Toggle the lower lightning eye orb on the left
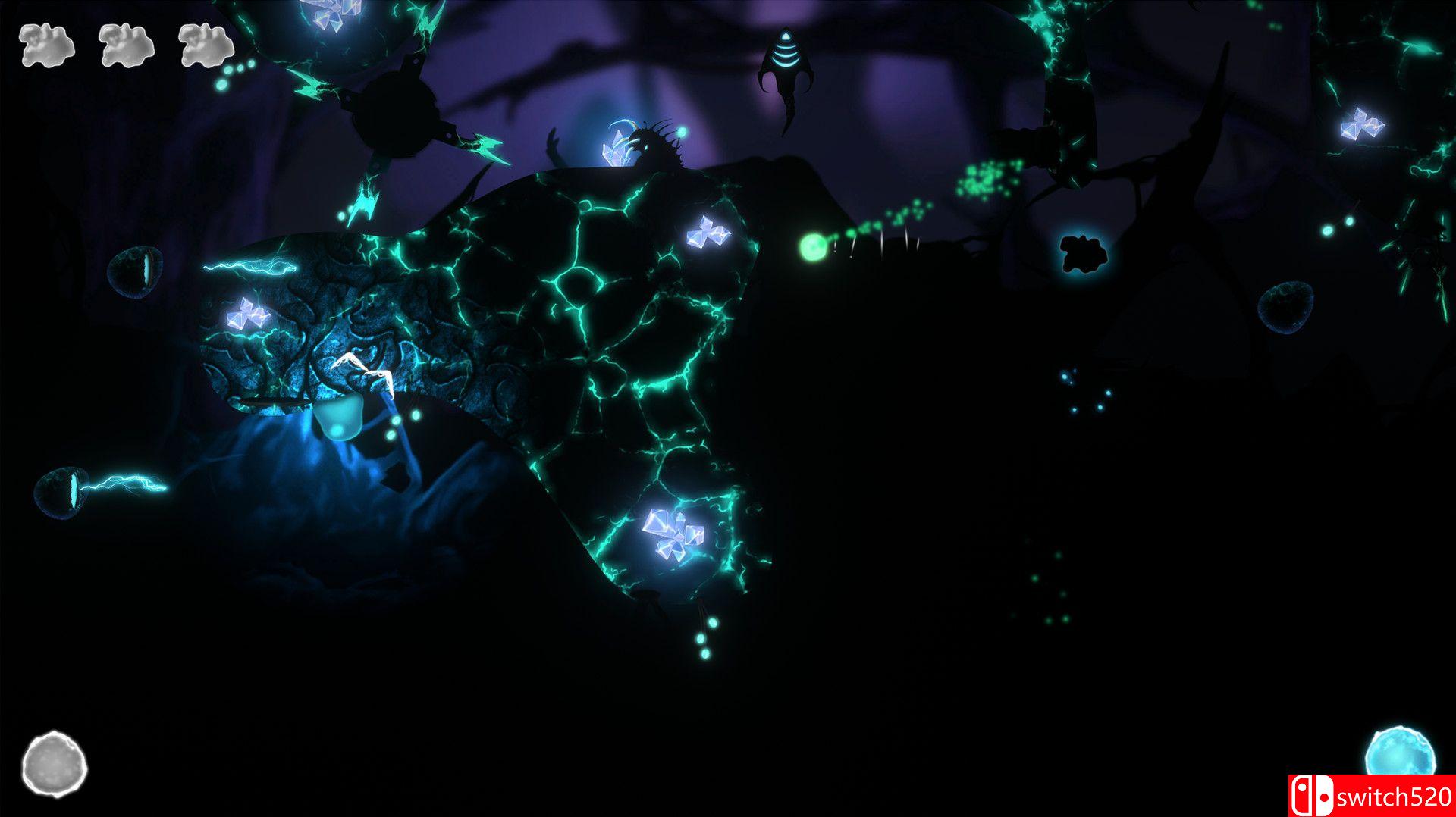Screen dimensions: 1456x817 [62, 490]
